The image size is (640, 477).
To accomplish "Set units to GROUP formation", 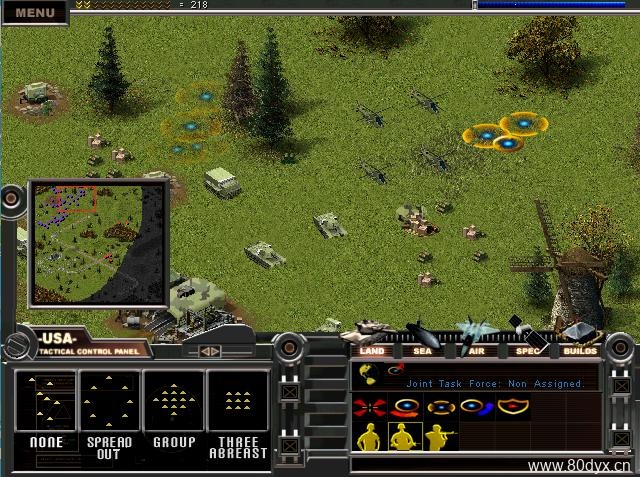I will (x=174, y=410).
